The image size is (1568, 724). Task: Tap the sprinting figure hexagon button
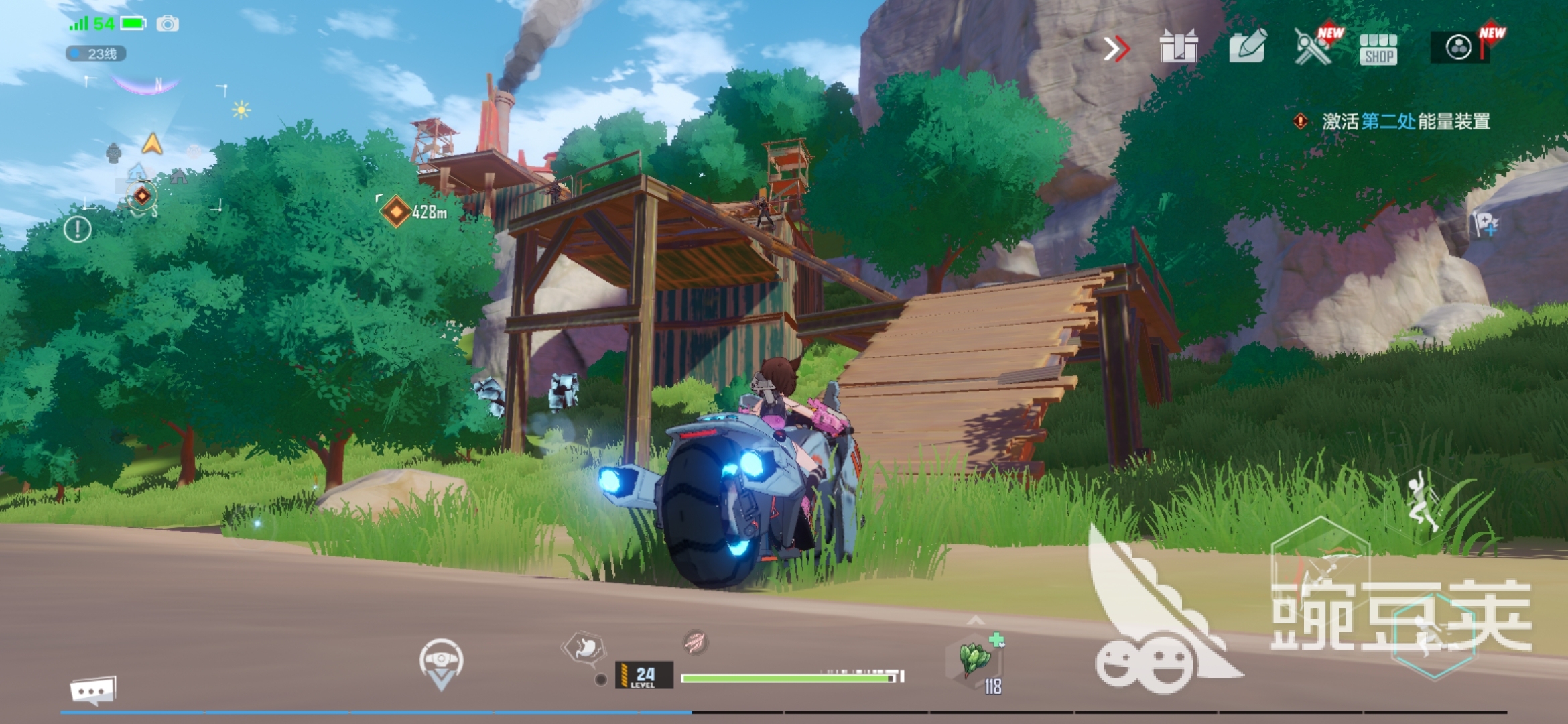(1433, 634)
